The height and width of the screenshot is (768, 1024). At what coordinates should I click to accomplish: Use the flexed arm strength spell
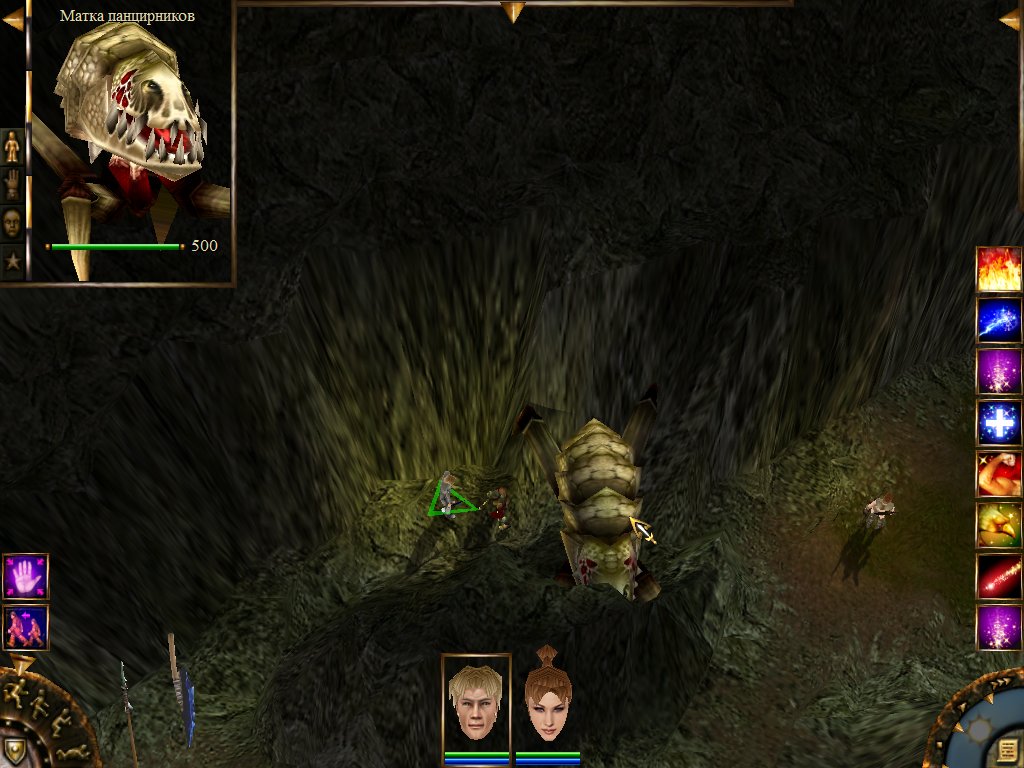point(998,474)
